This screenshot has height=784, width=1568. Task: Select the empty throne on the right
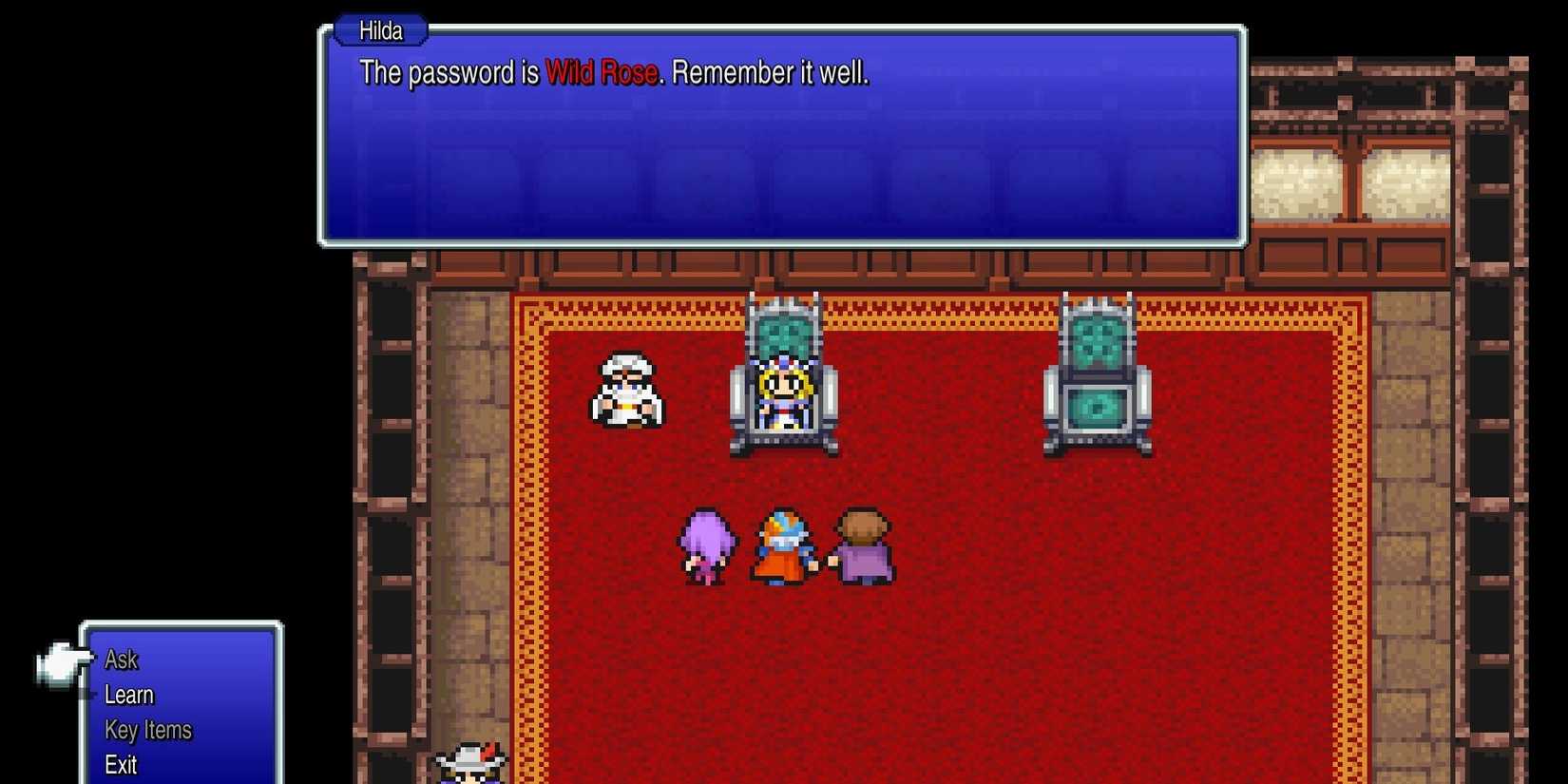(1098, 380)
